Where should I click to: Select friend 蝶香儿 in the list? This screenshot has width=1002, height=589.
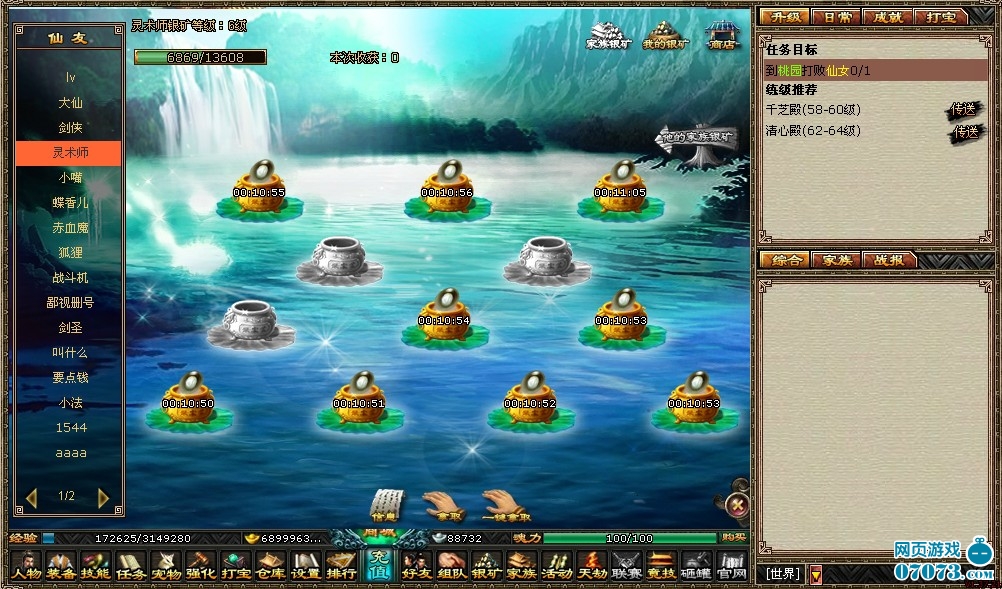[70, 202]
